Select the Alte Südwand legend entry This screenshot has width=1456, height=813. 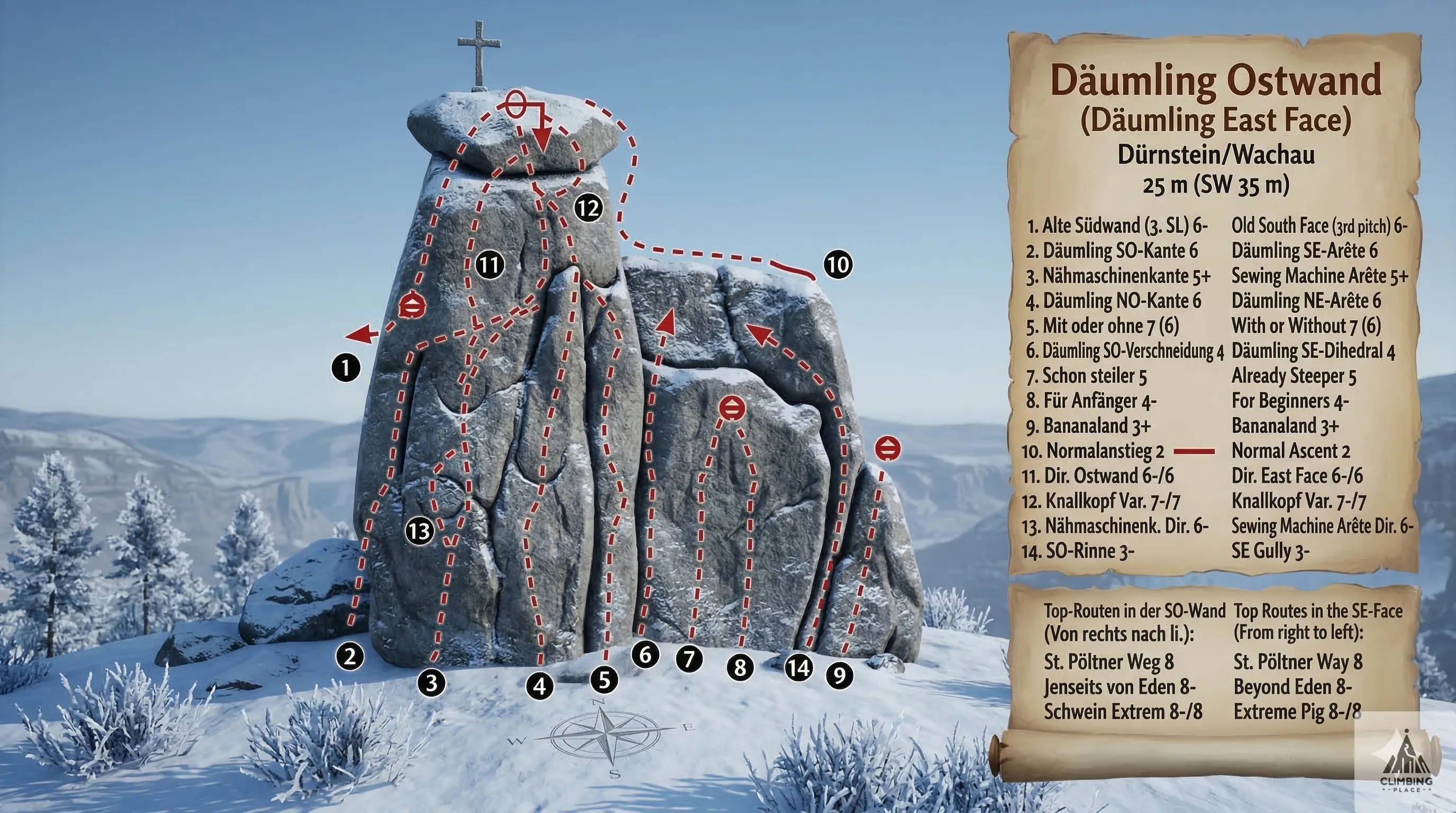click(1117, 226)
